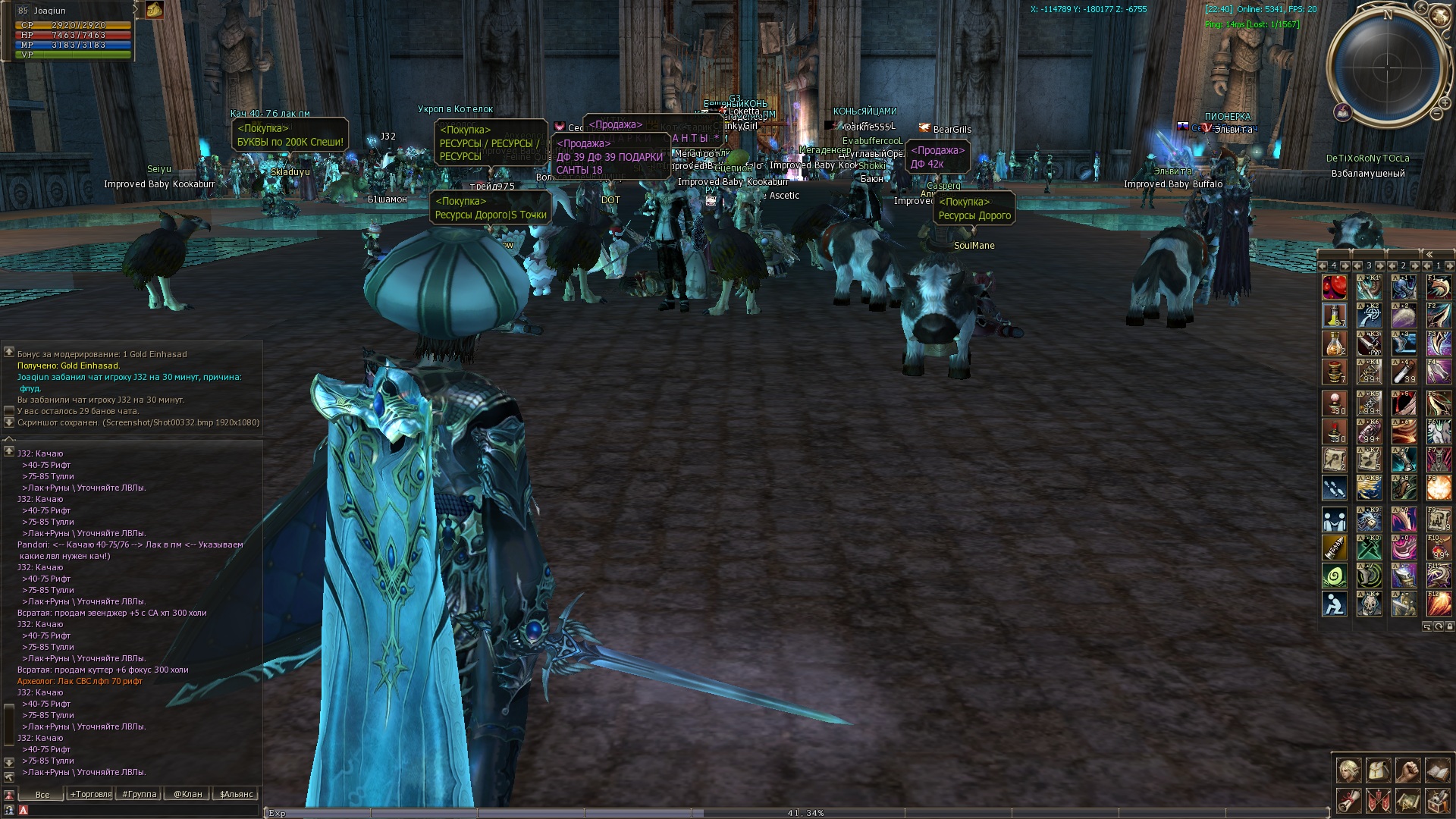Open the quest scroll with red ribbon
The height and width of the screenshot is (819, 1456).
point(1348,801)
